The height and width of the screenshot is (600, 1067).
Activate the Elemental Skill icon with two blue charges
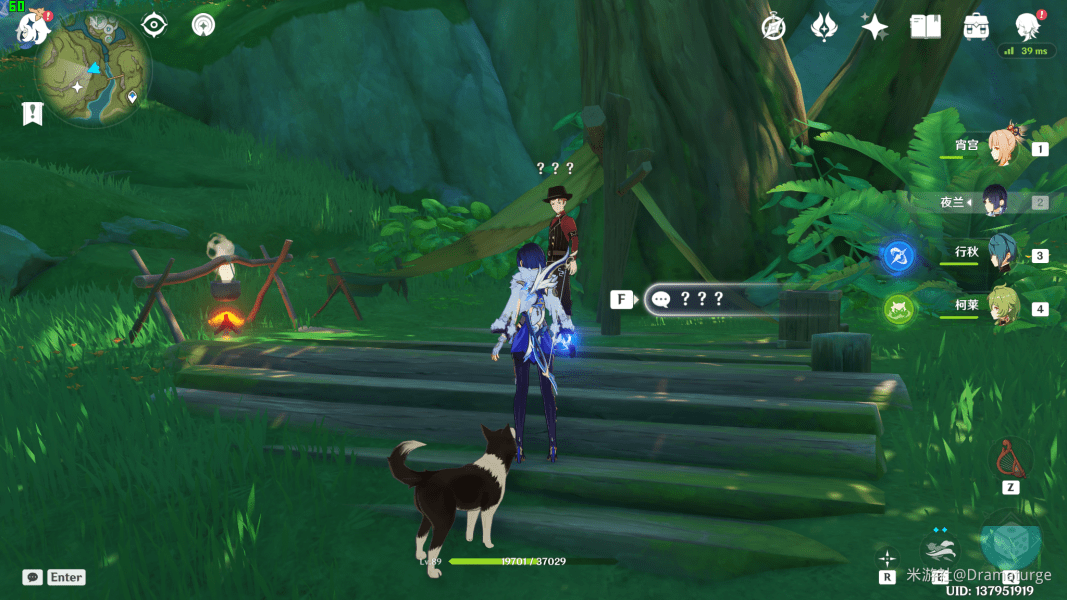point(940,549)
